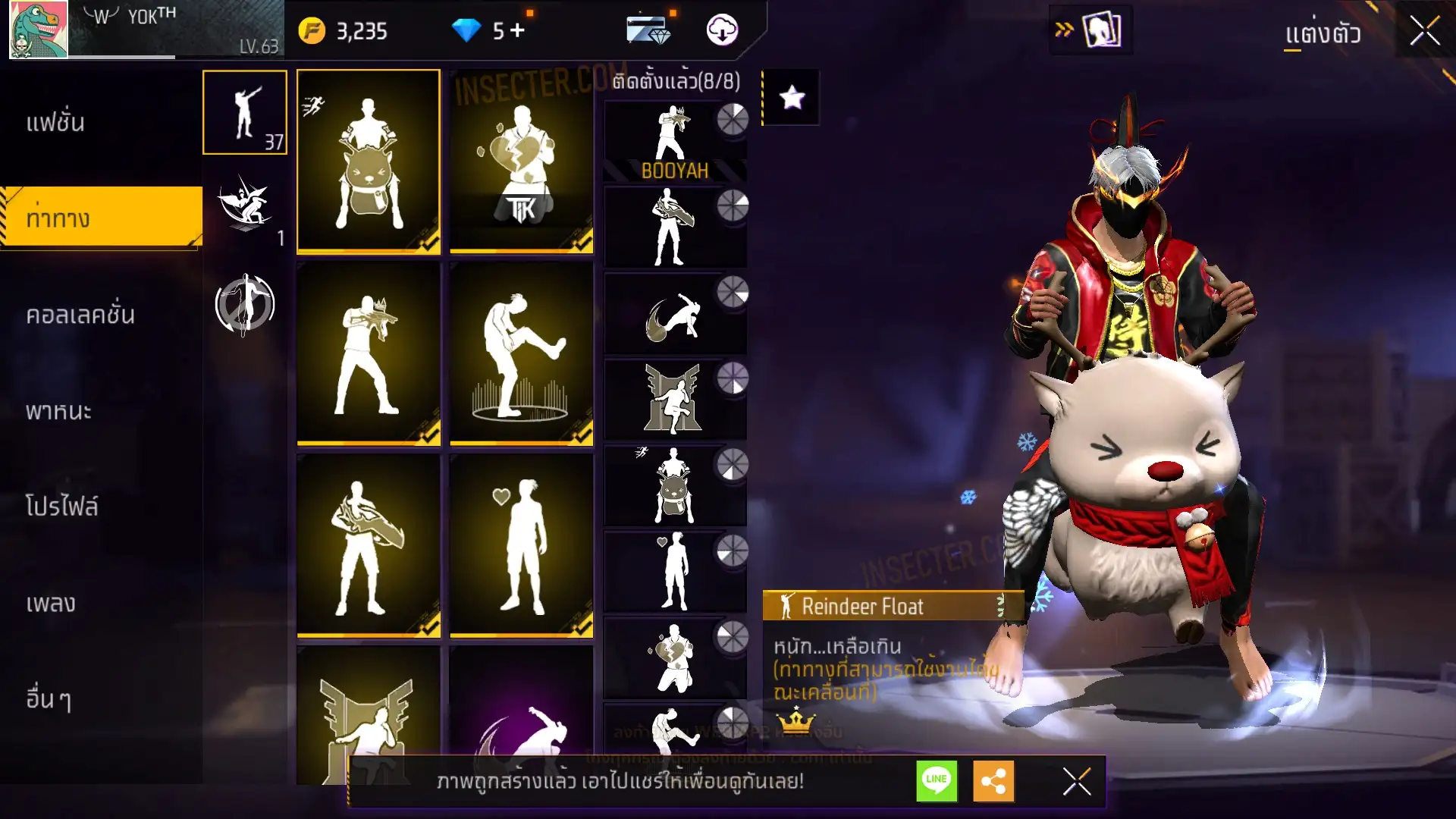The height and width of the screenshot is (819, 1456).
Task: Select the broken heart emote tile
Action: pyautogui.click(x=522, y=162)
